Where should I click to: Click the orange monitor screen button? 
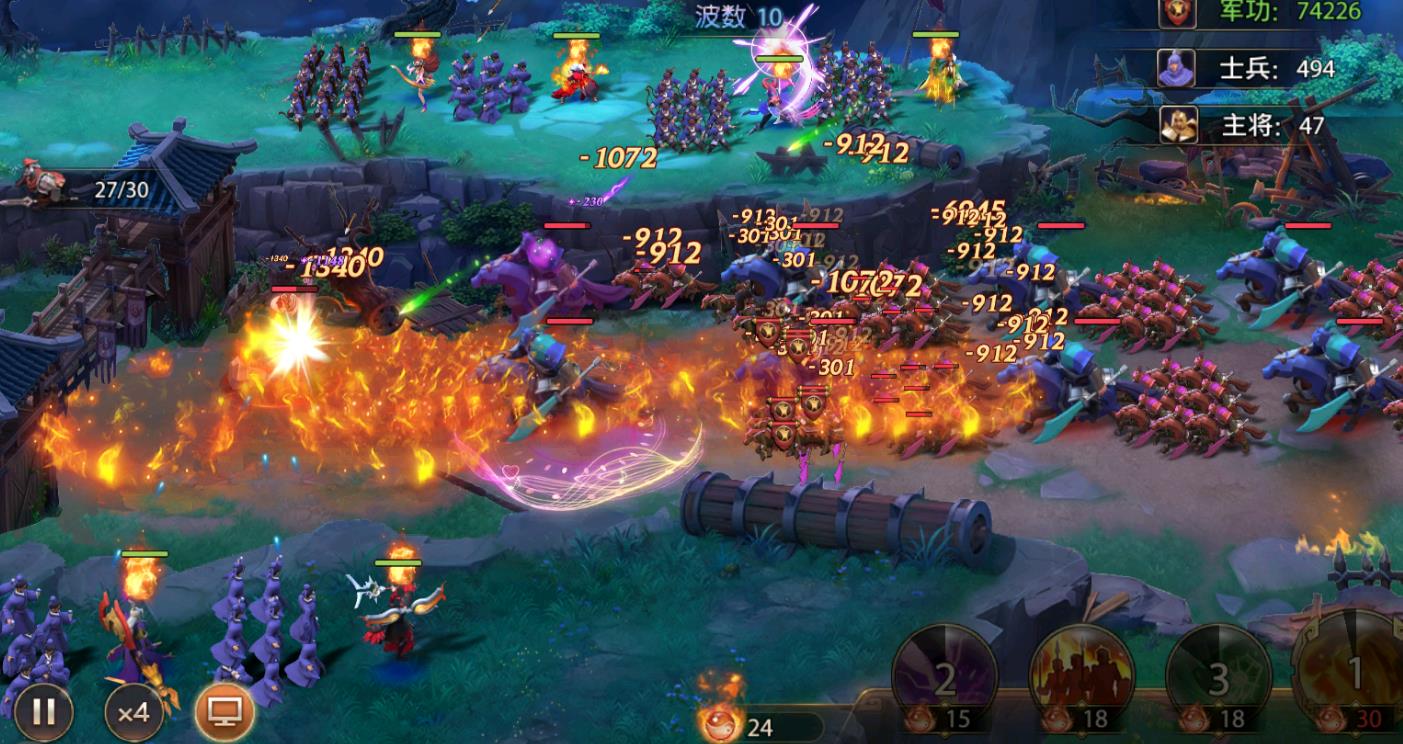(224, 711)
